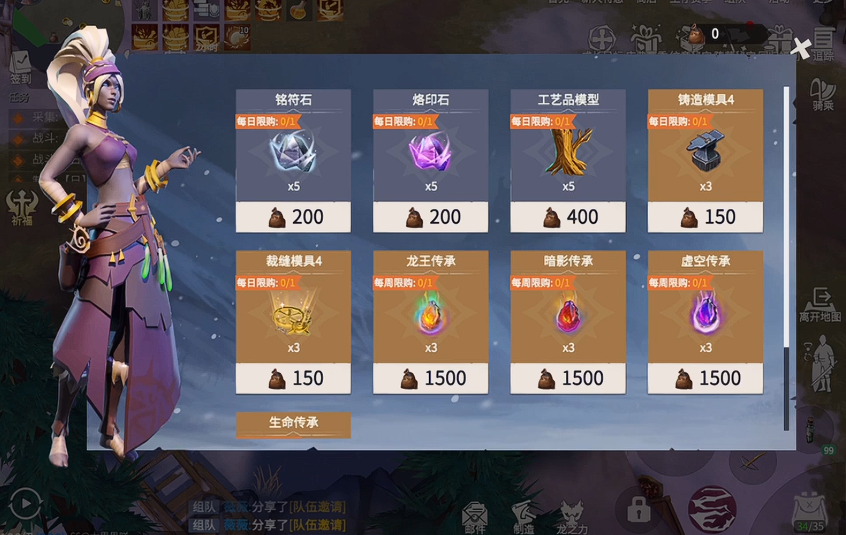Open the 离开地图 leave map button

coord(820,304)
